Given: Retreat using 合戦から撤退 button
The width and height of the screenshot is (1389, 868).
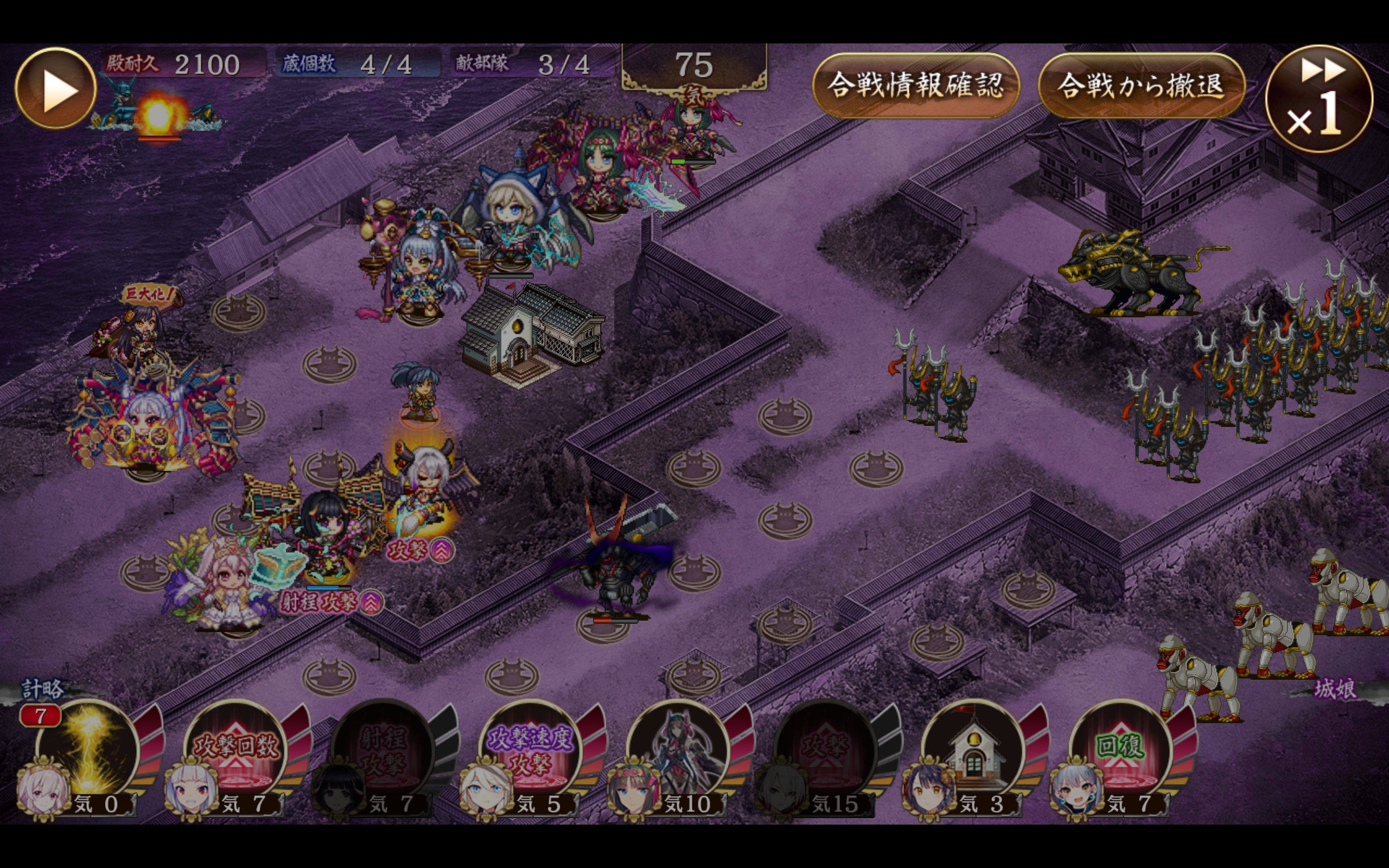Looking at the screenshot, I should pyautogui.click(x=1141, y=86).
